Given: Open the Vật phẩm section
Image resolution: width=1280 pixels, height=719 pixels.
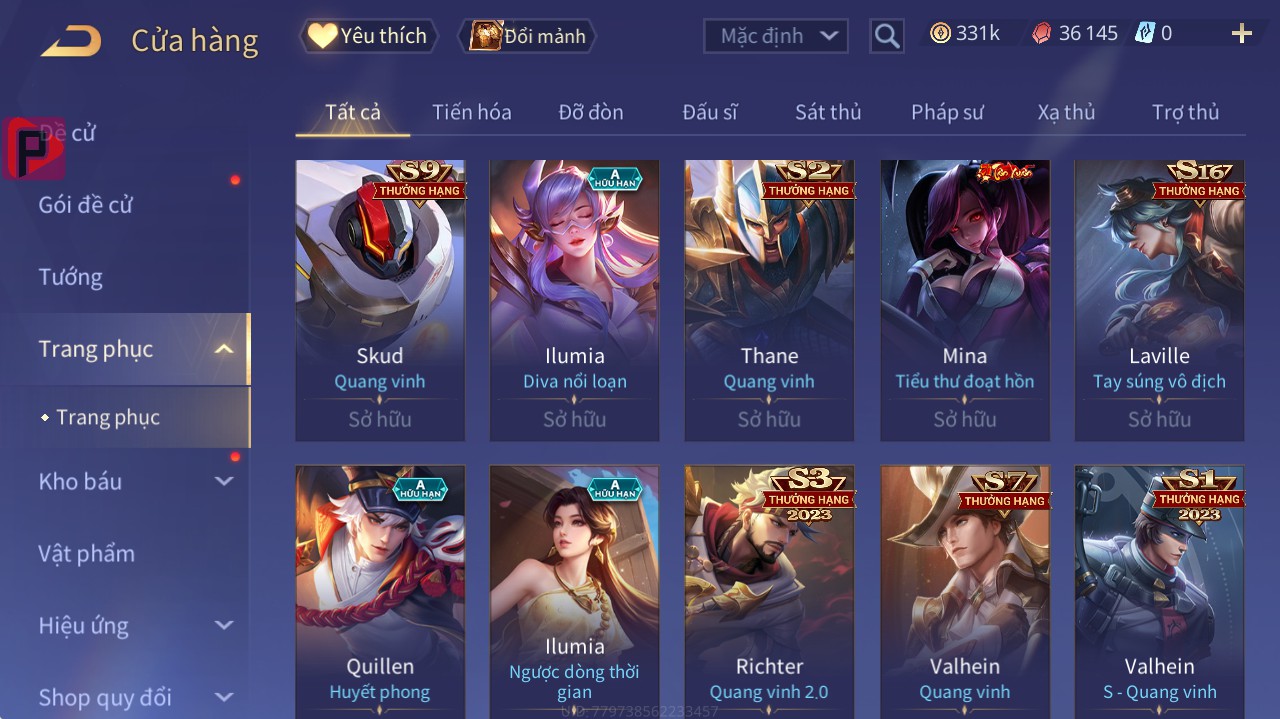Looking at the screenshot, I should (x=86, y=553).
